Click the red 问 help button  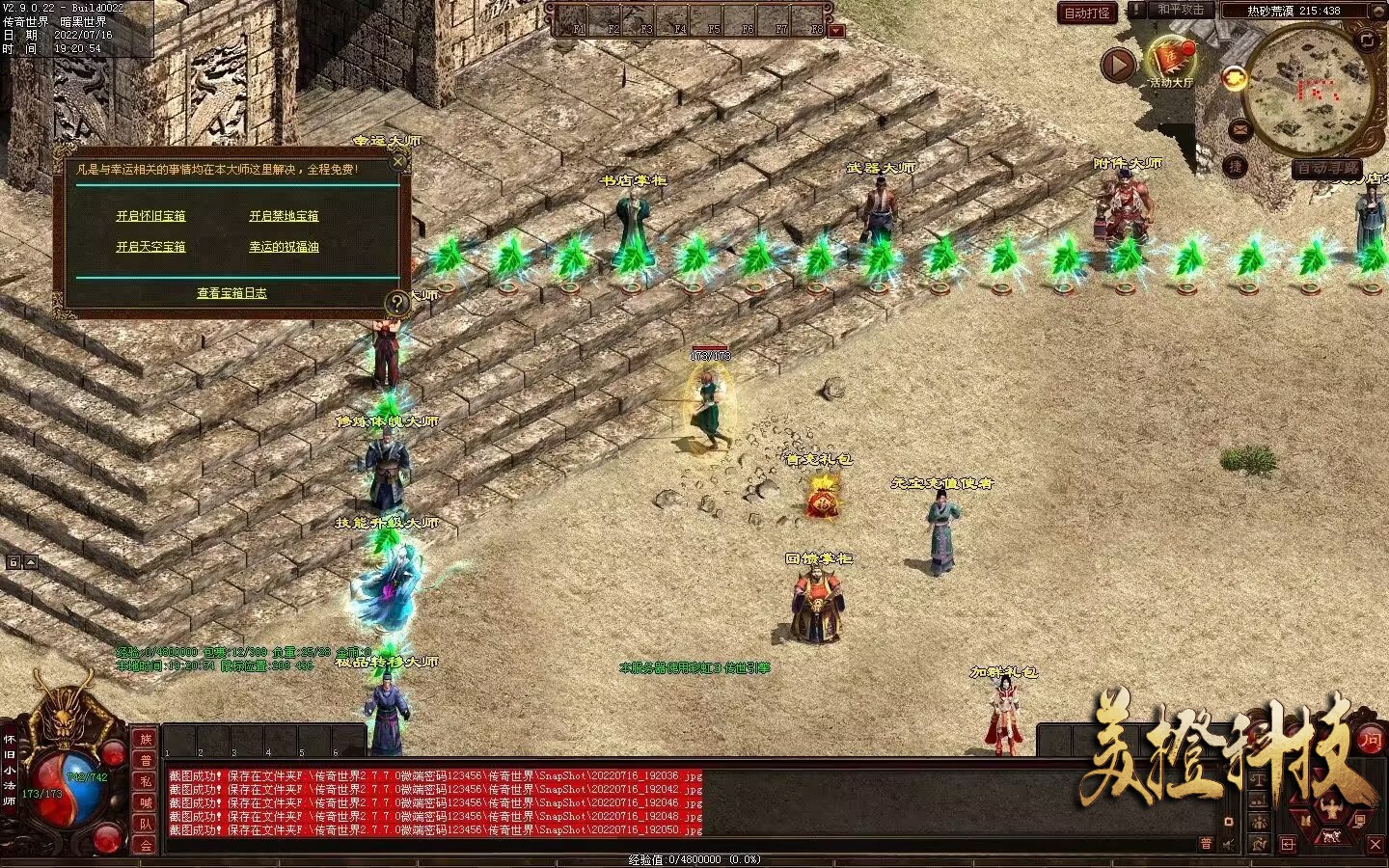click(1370, 740)
